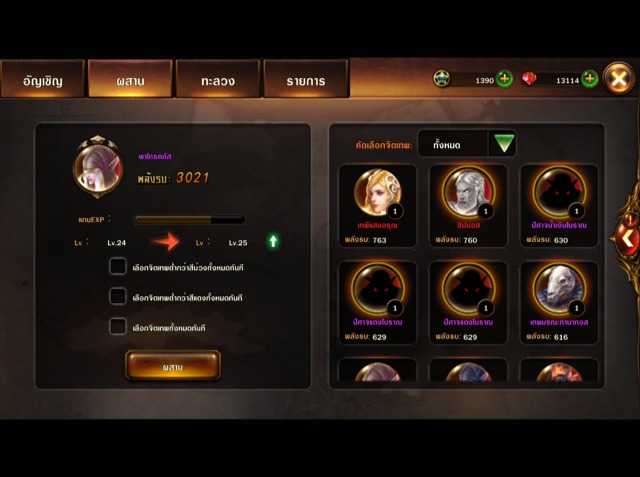Click the green level-up arrow icon
Image resolution: width=640 pixels, height=477 pixels.
click(273, 241)
